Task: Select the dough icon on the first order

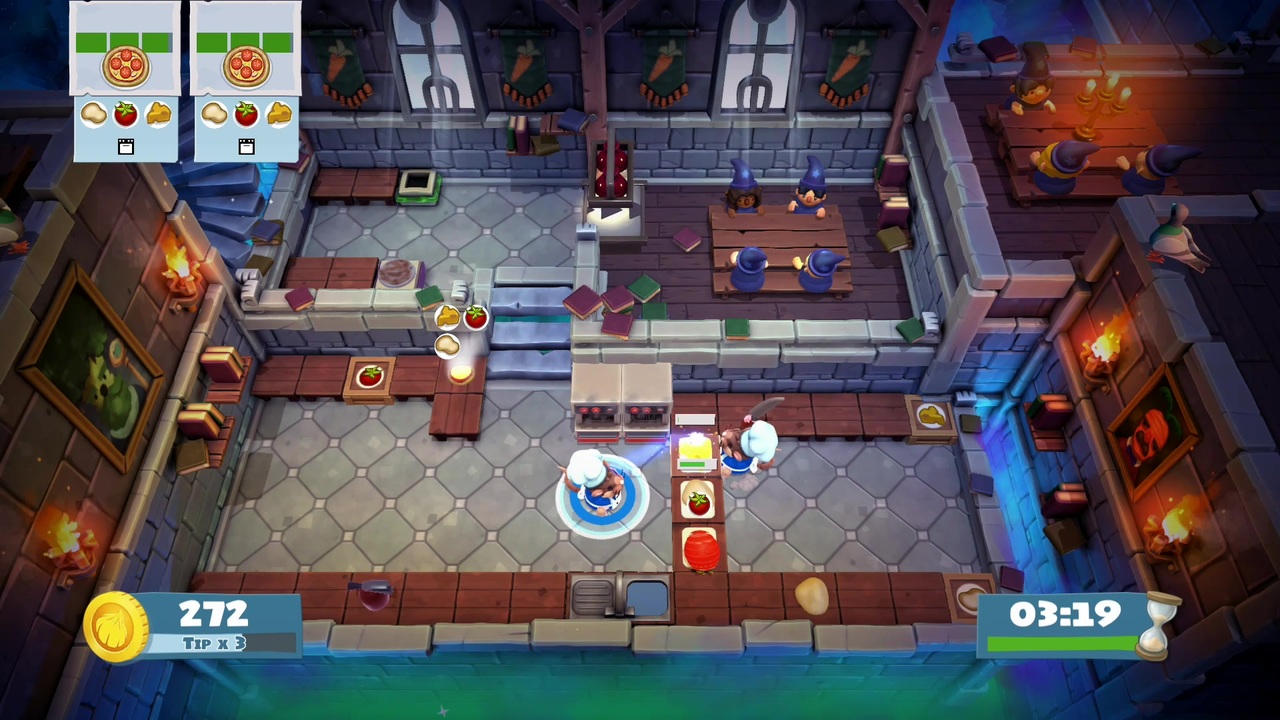Action: tap(93, 113)
